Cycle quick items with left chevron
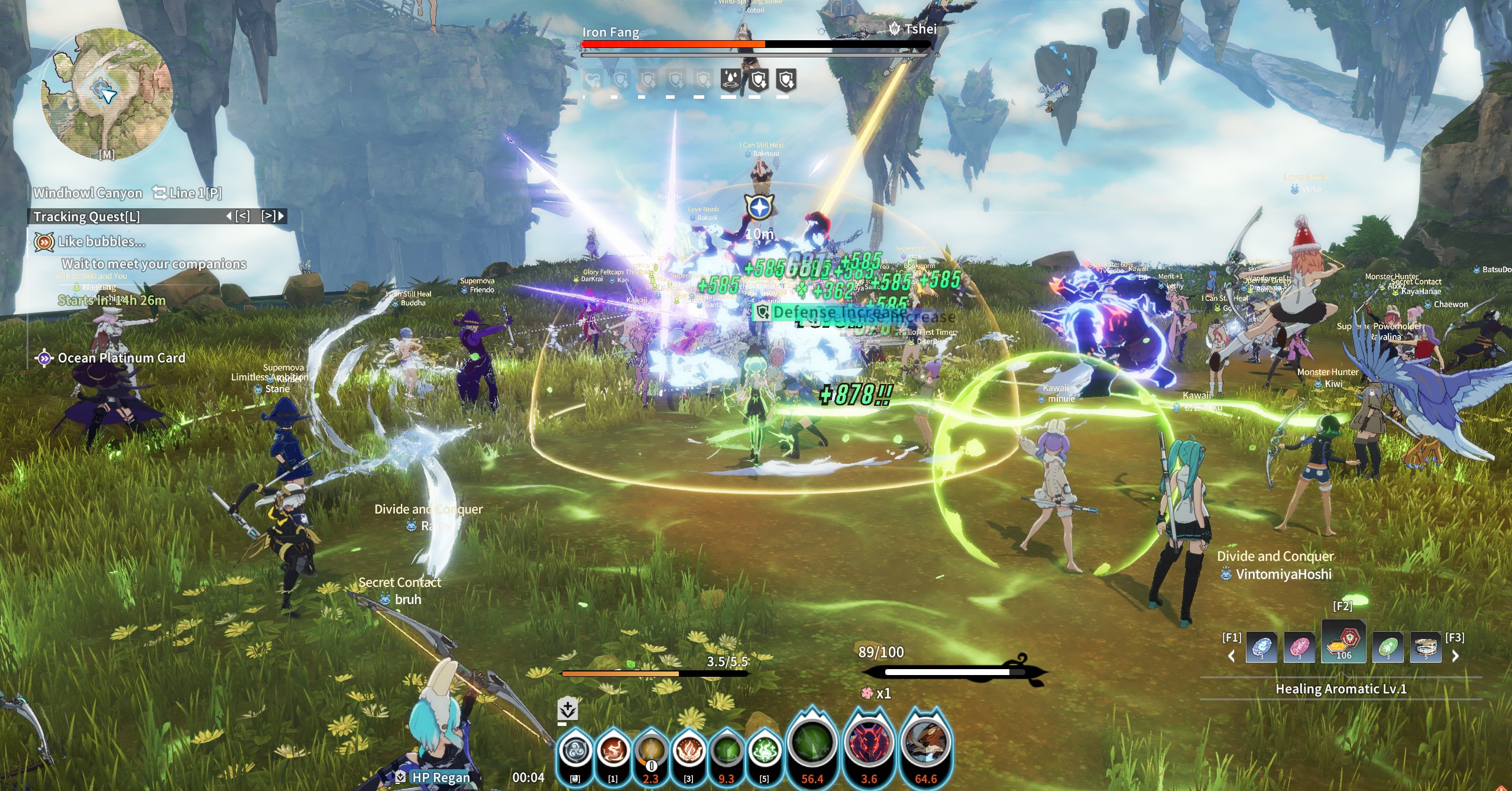1512x791 pixels. (x=1232, y=656)
